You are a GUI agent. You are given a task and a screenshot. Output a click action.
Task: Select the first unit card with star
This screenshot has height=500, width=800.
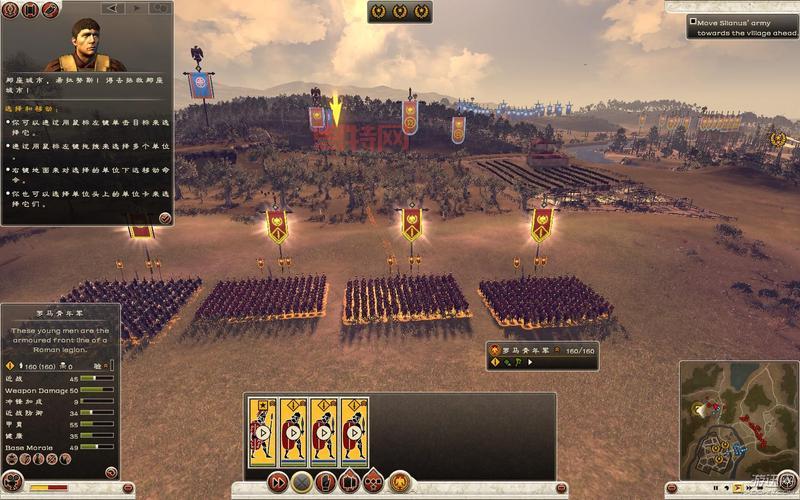coord(263,432)
